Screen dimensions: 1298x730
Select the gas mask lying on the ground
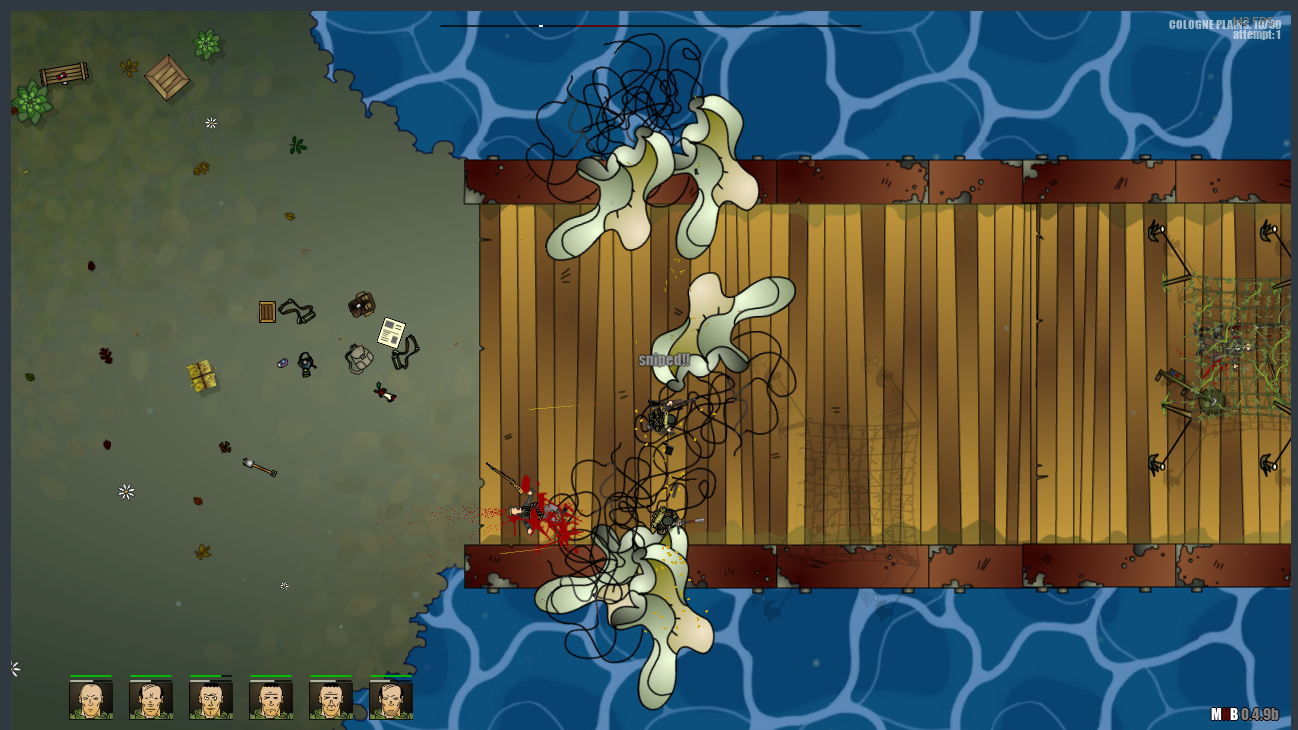[x=306, y=365]
